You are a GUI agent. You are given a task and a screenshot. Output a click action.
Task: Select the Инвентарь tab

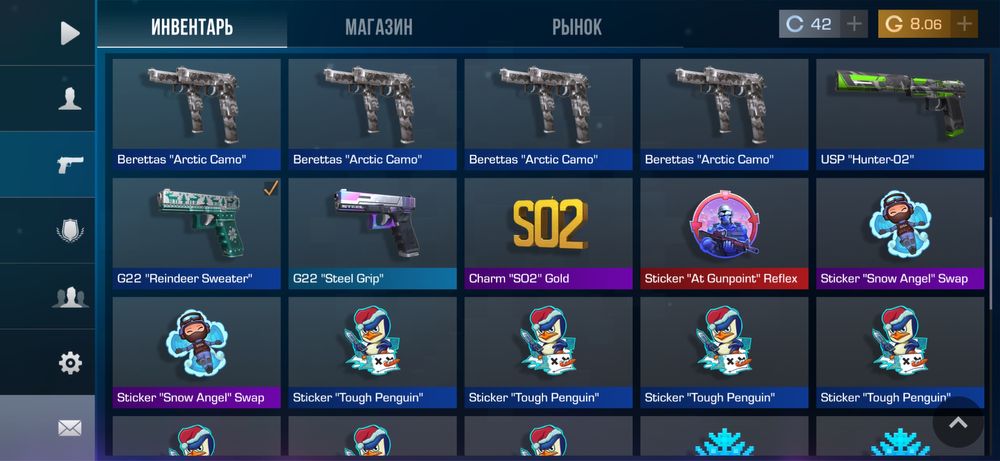pyautogui.click(x=192, y=27)
